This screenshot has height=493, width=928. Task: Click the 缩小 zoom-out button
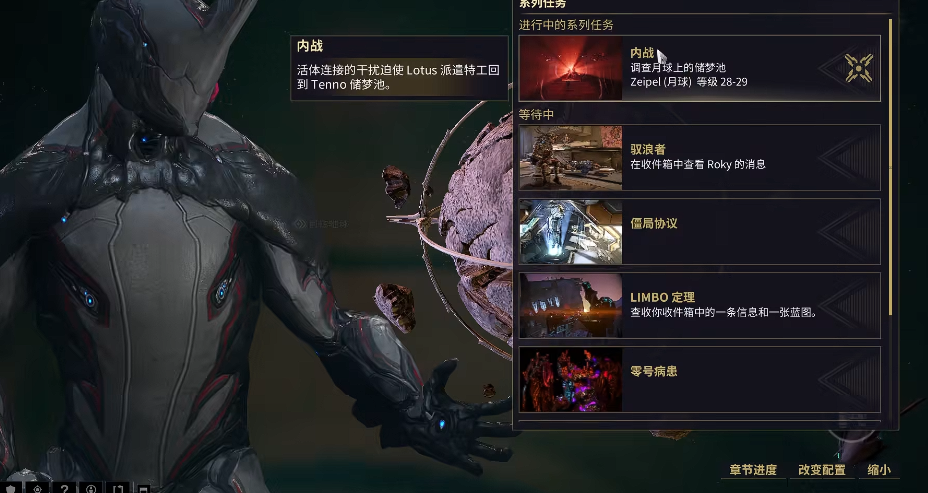point(878,470)
